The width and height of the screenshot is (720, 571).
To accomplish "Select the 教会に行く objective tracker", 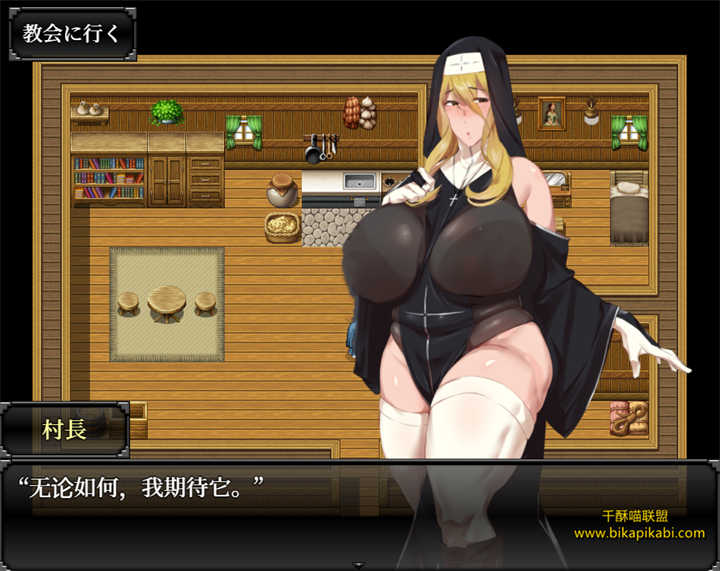I will pos(71,33).
